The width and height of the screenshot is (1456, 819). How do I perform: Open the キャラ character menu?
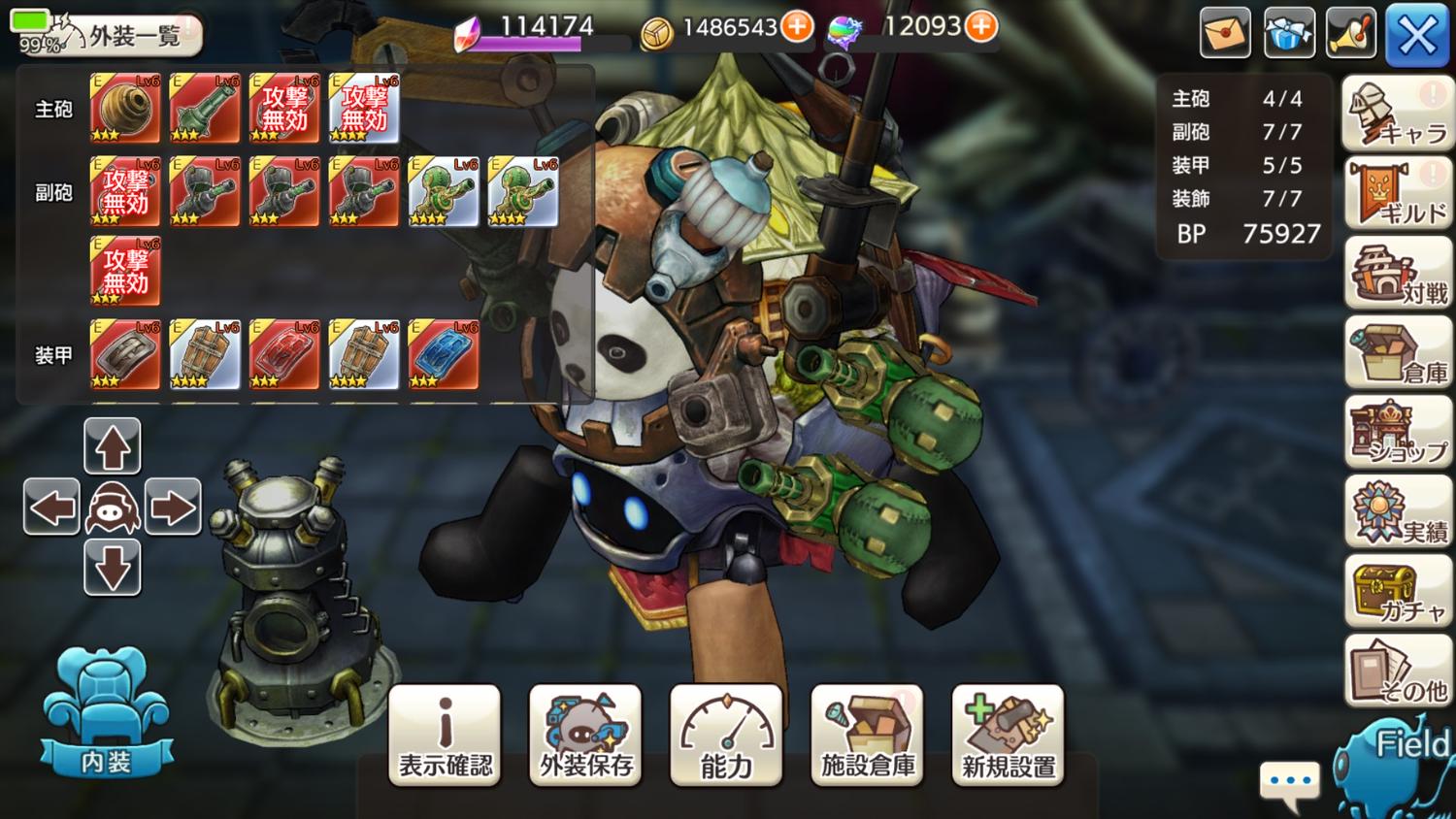pyautogui.click(x=1398, y=115)
